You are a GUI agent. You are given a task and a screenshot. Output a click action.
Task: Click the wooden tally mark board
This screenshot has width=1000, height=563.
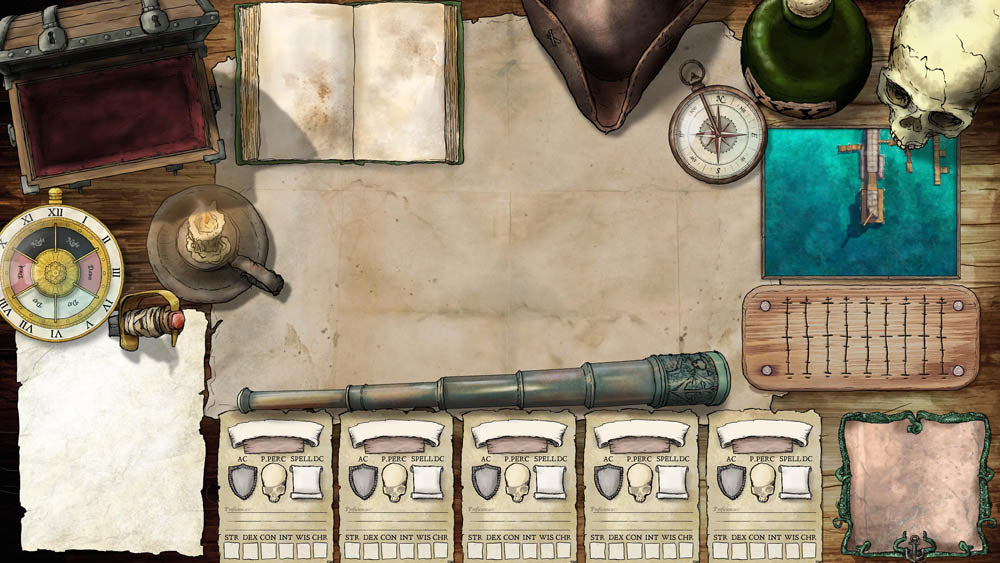point(860,337)
